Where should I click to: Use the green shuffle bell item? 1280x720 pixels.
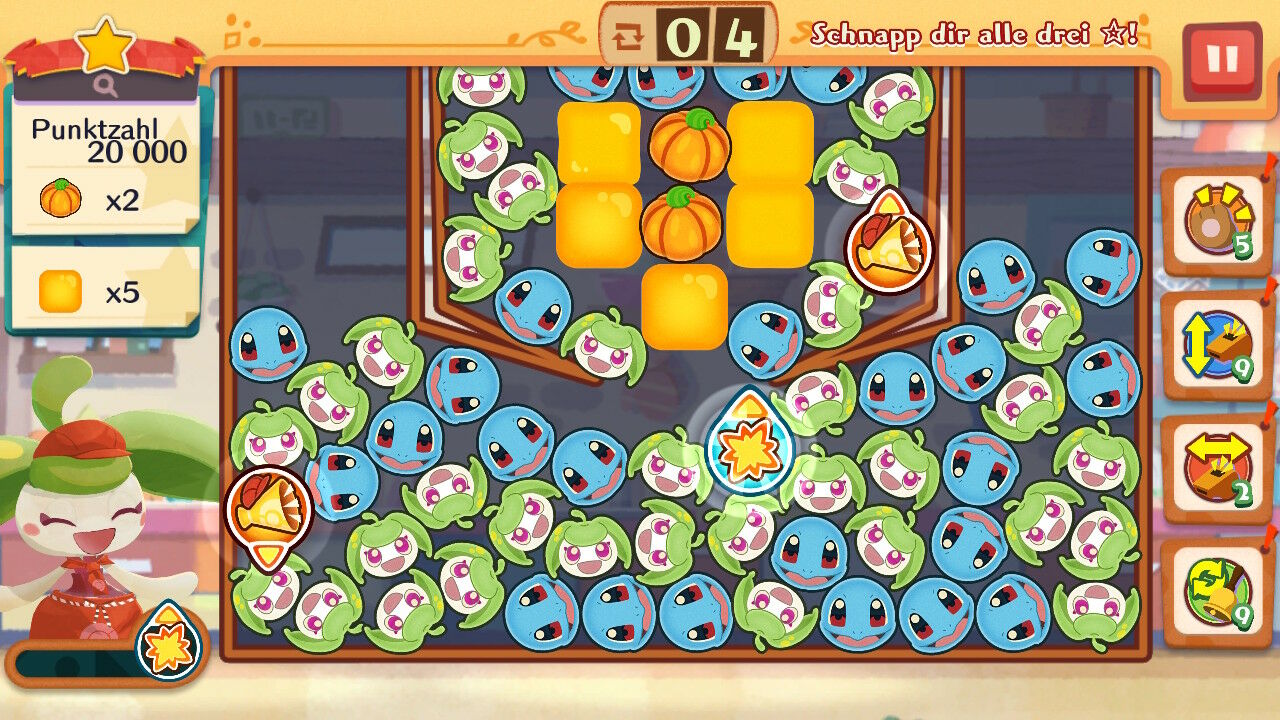point(1216,592)
